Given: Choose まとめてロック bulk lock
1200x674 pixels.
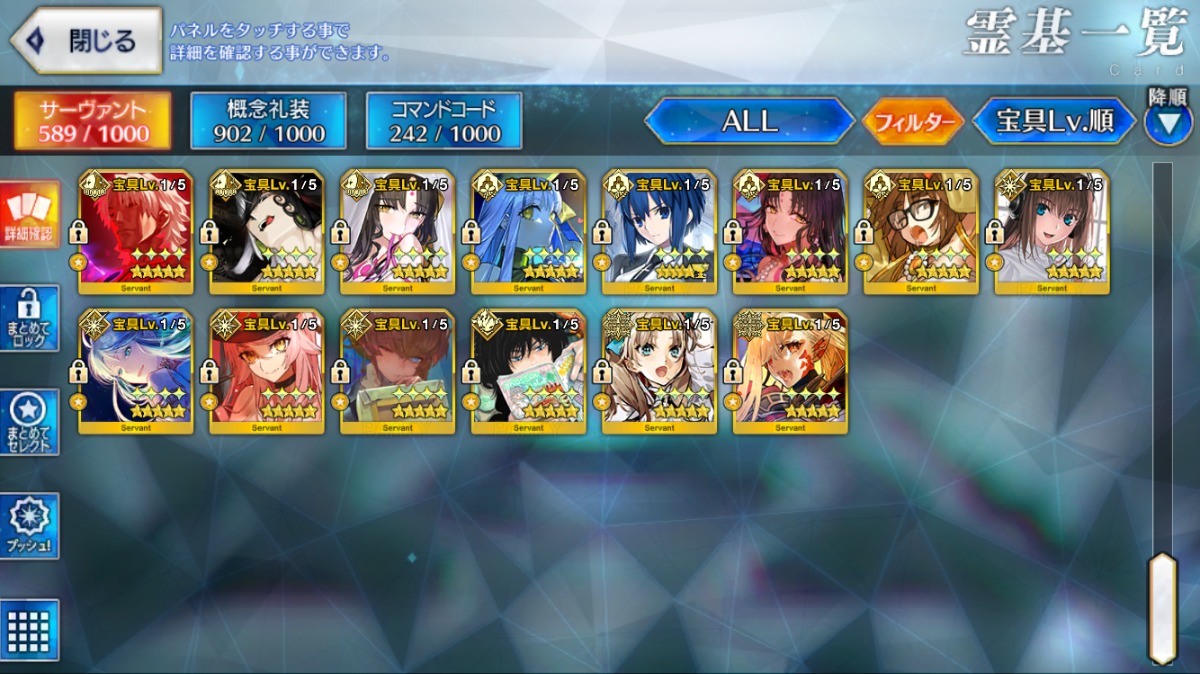Looking at the screenshot, I should [30, 319].
